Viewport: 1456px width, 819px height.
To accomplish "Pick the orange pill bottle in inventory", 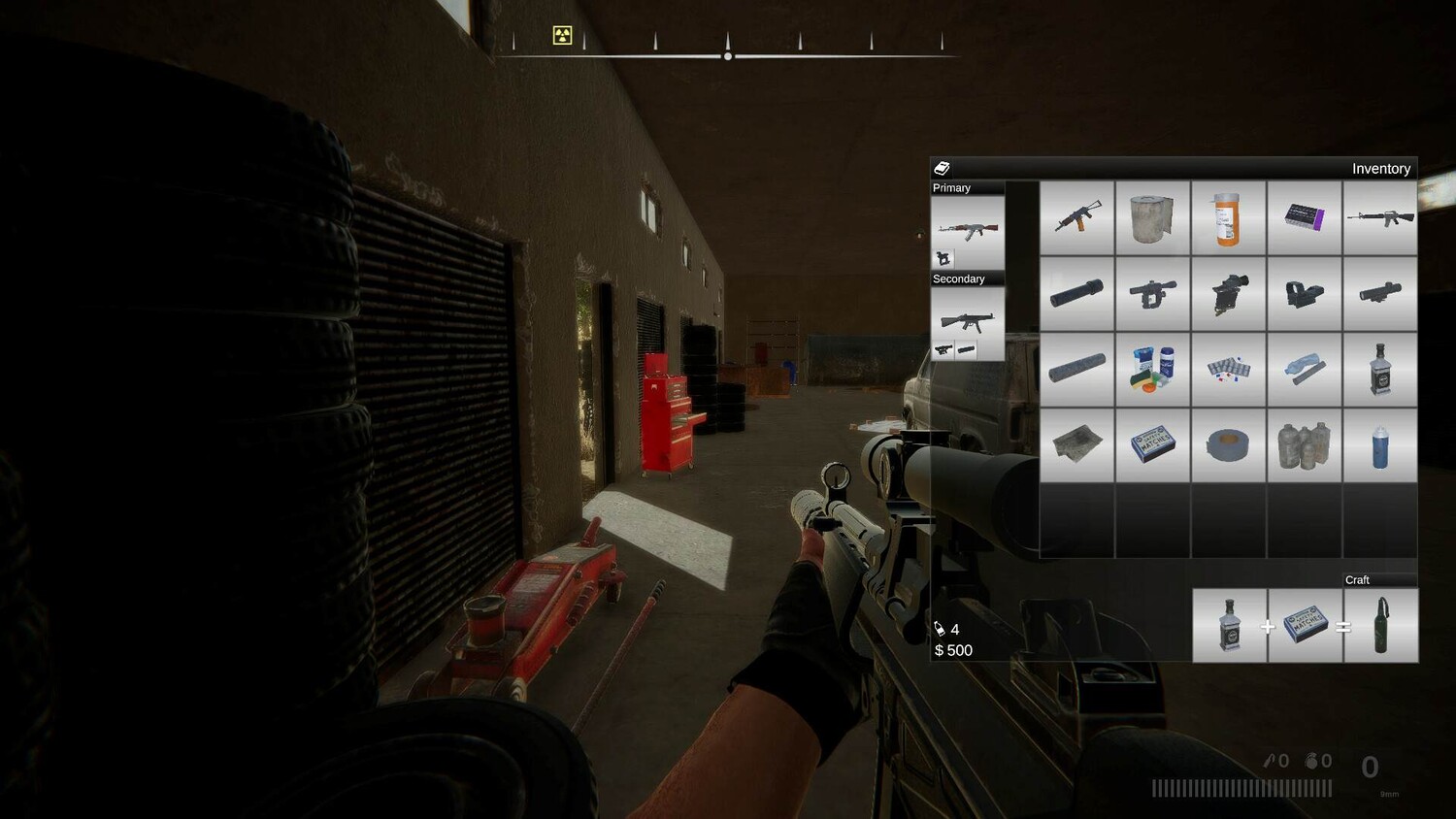I will (x=1228, y=217).
